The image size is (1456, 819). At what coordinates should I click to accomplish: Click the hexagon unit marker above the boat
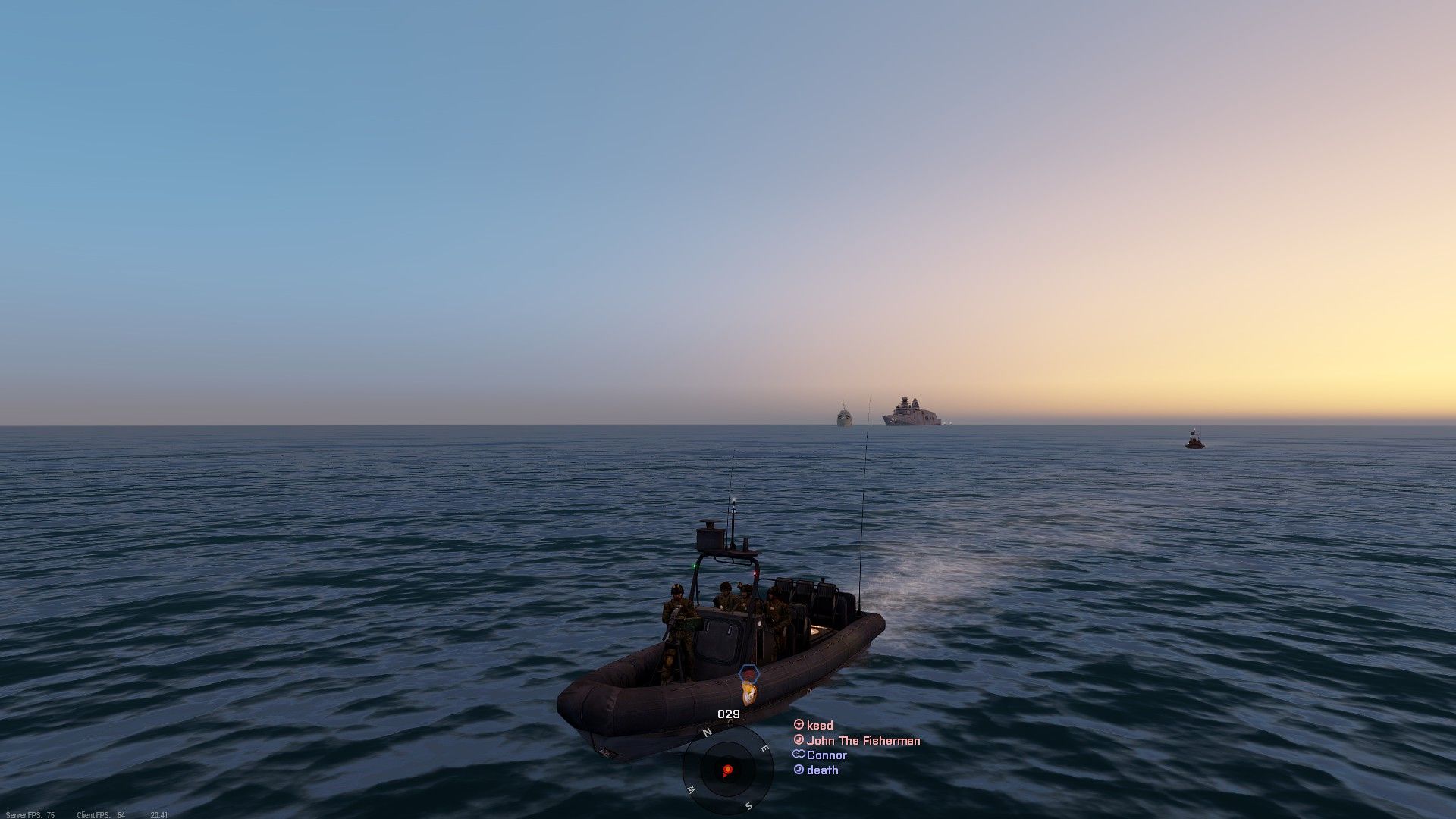click(748, 673)
